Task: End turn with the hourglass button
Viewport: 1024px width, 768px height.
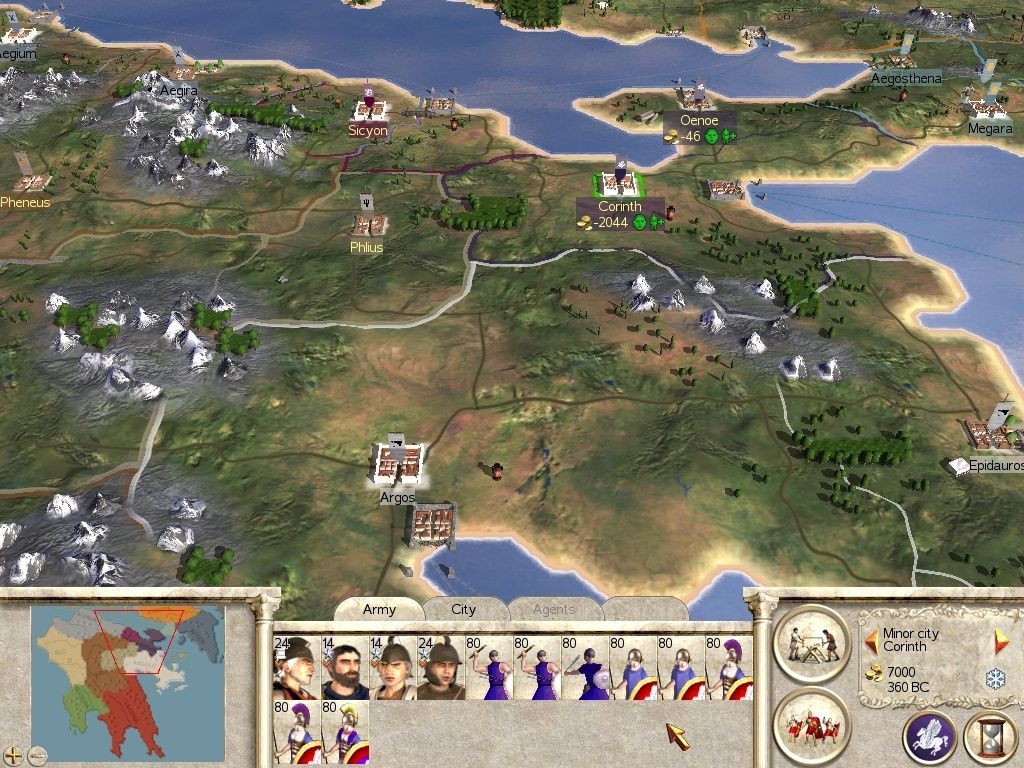Action: click(x=990, y=738)
